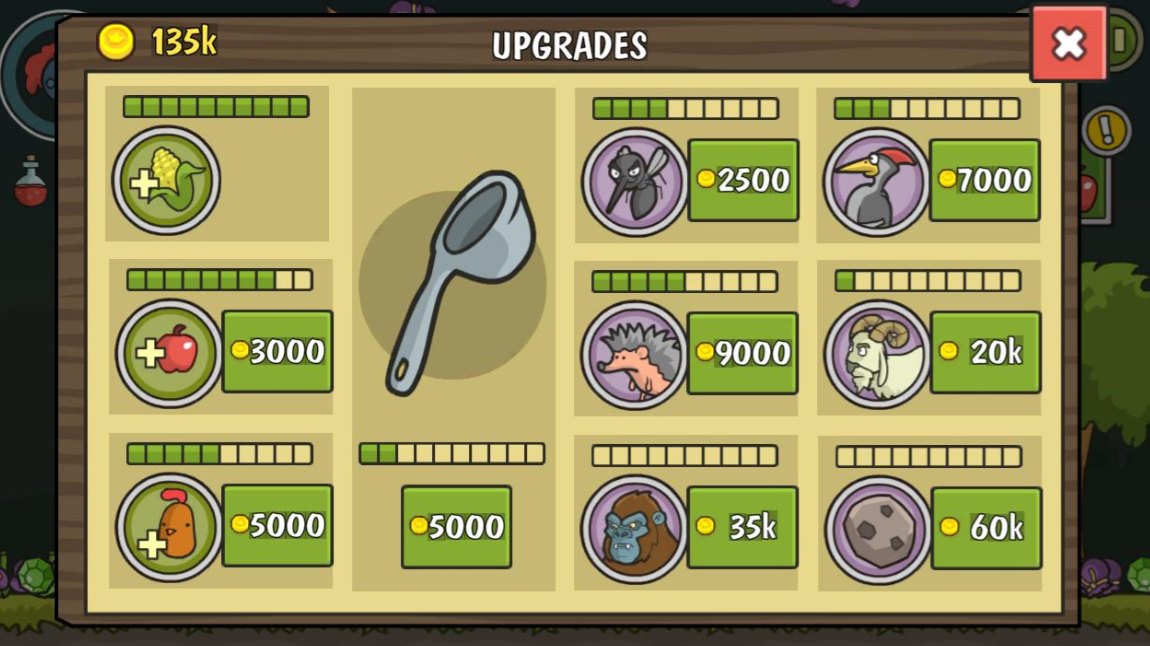Choose the woodpecker icon
This screenshot has height=646, width=1150.
876,181
